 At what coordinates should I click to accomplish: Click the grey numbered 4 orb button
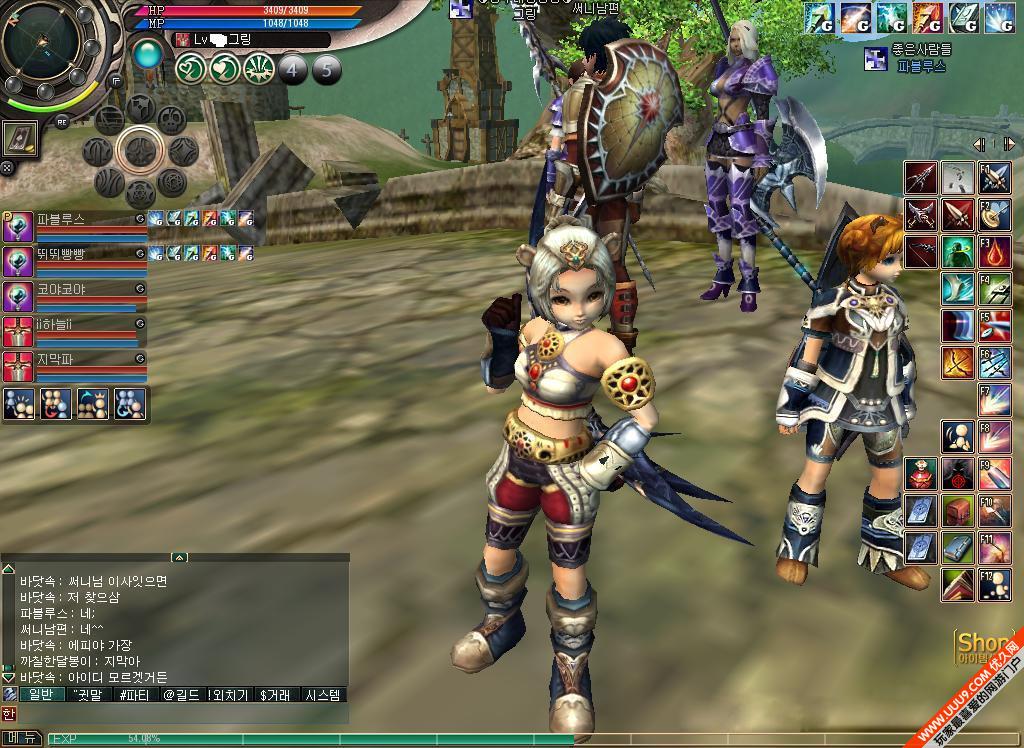point(292,69)
